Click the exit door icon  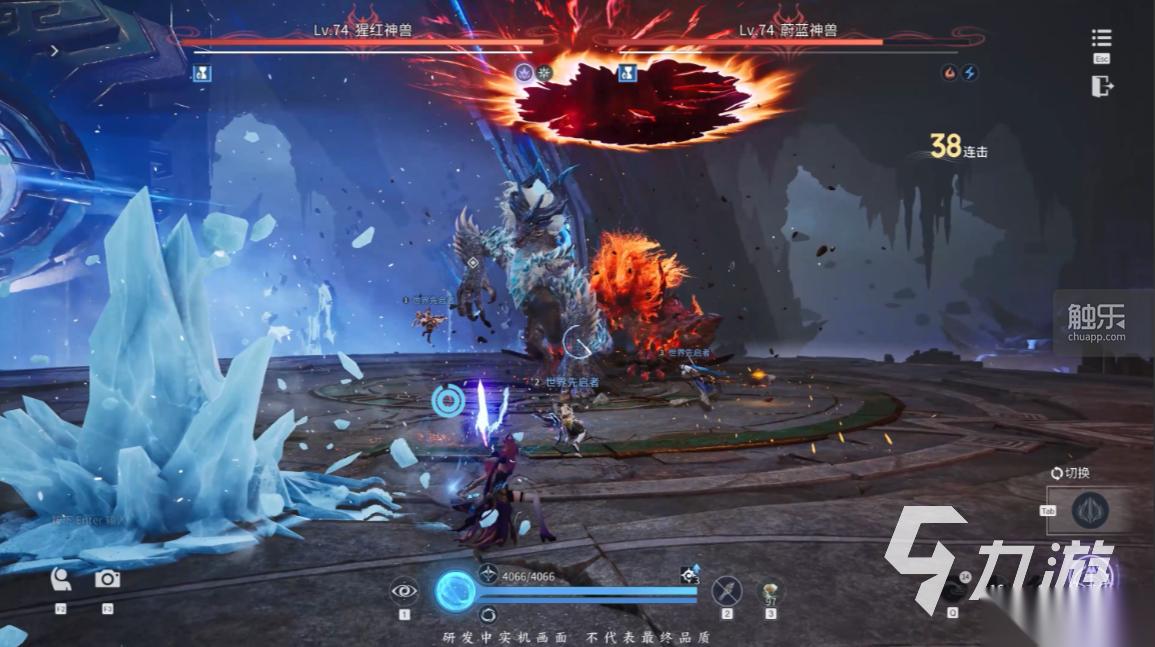(x=1101, y=86)
